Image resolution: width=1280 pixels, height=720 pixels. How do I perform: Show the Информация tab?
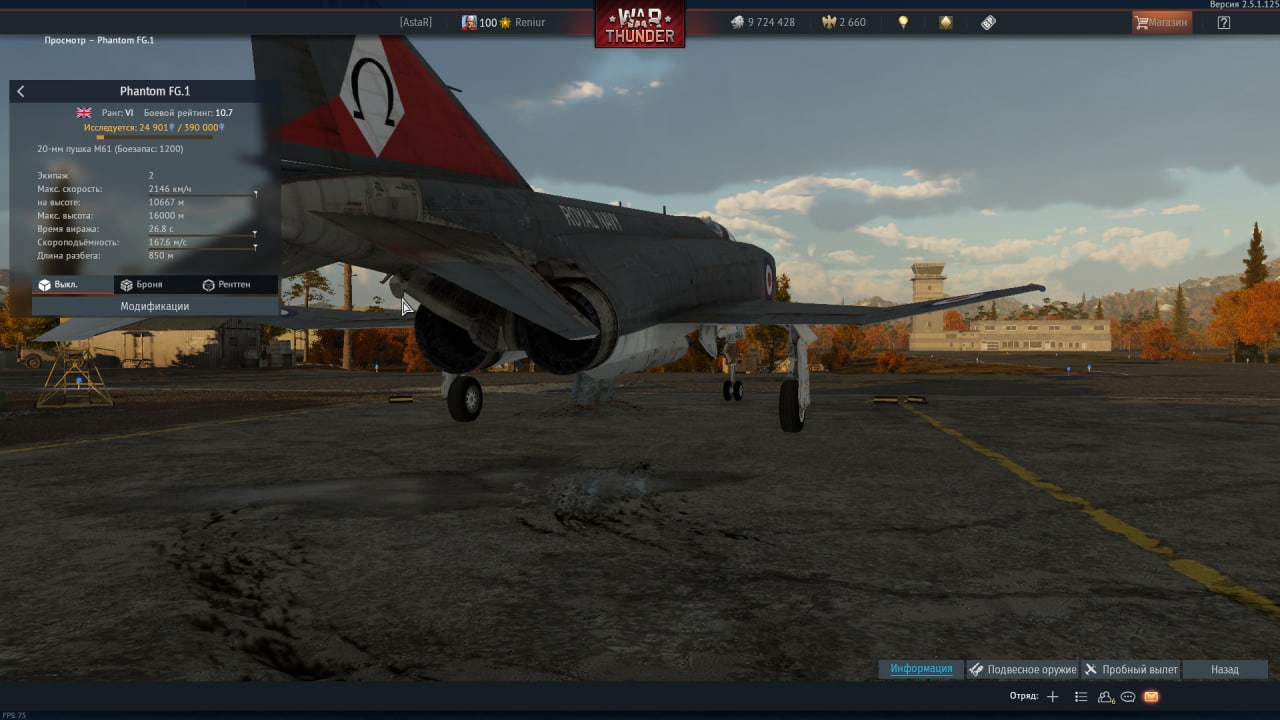tap(921, 669)
